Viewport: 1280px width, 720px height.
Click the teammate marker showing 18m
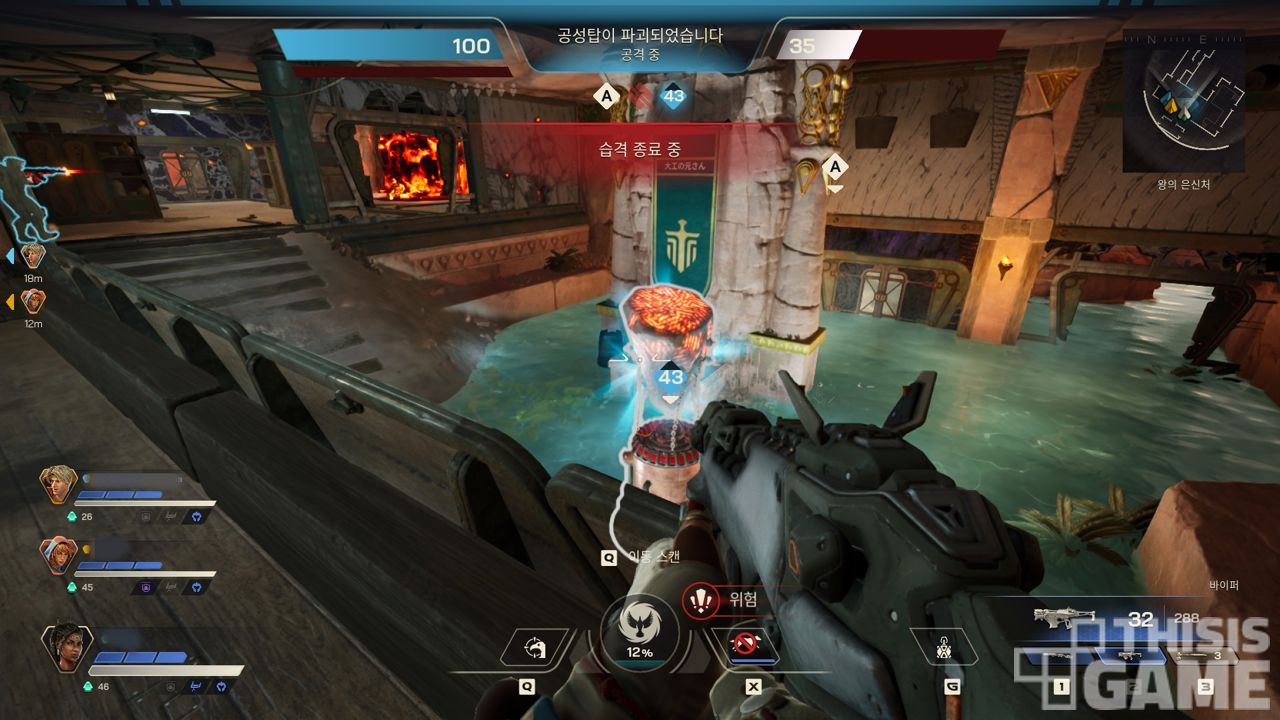click(33, 256)
